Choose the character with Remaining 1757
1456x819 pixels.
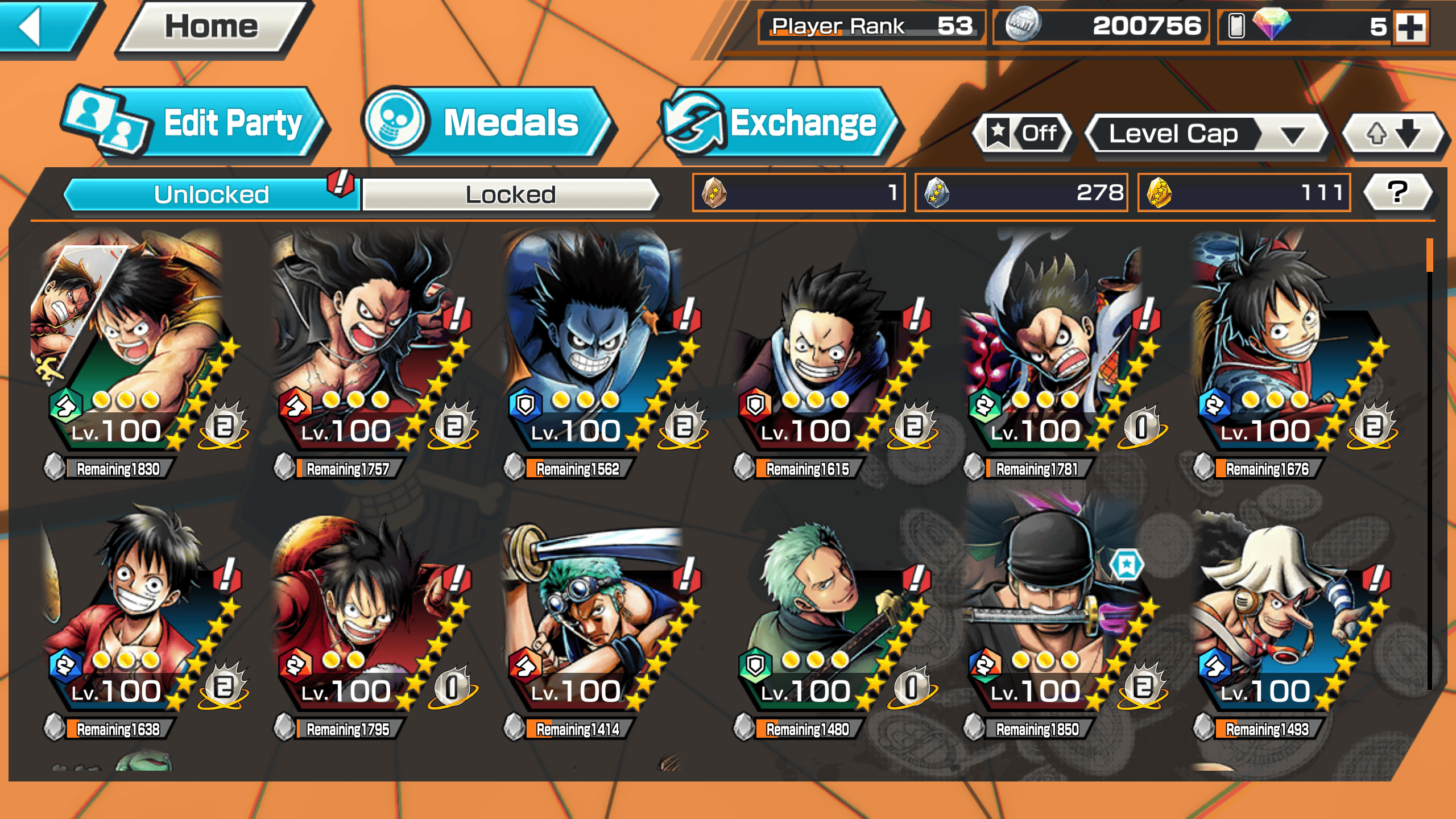367,353
